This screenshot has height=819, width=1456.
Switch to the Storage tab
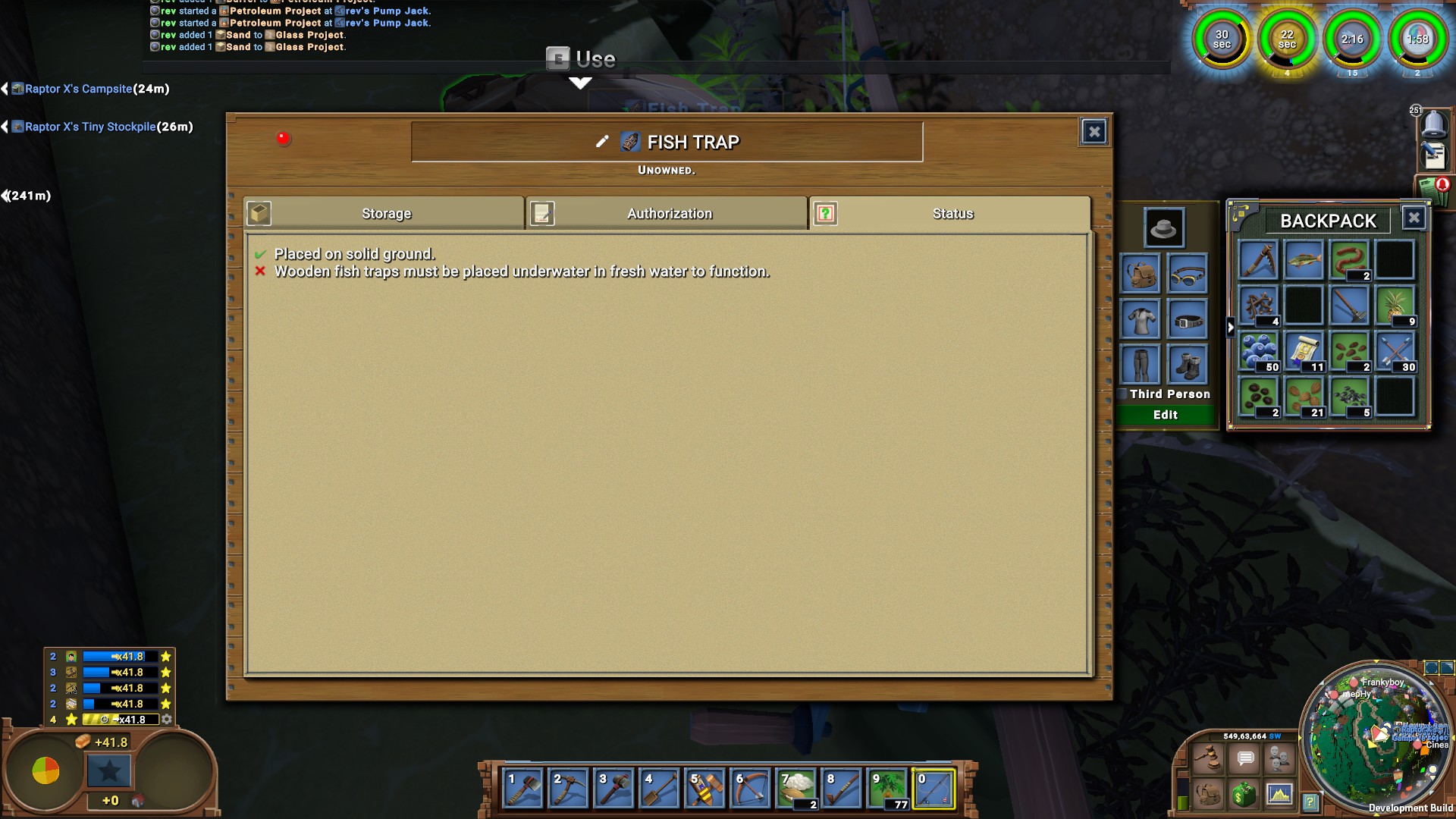[385, 214]
